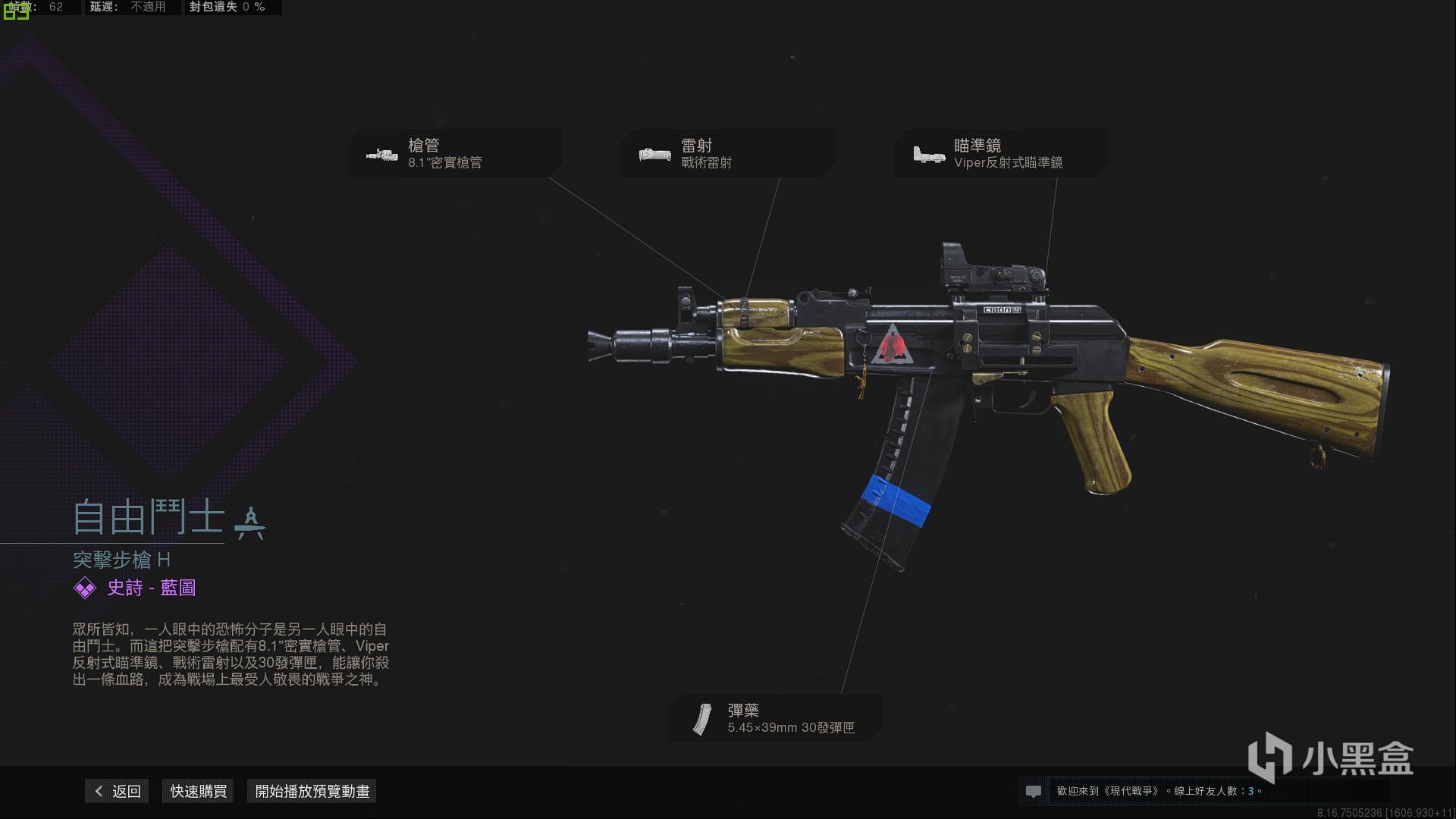This screenshot has height=819, width=1456.
Task: Click the online friends count 3
Action: (1250, 791)
